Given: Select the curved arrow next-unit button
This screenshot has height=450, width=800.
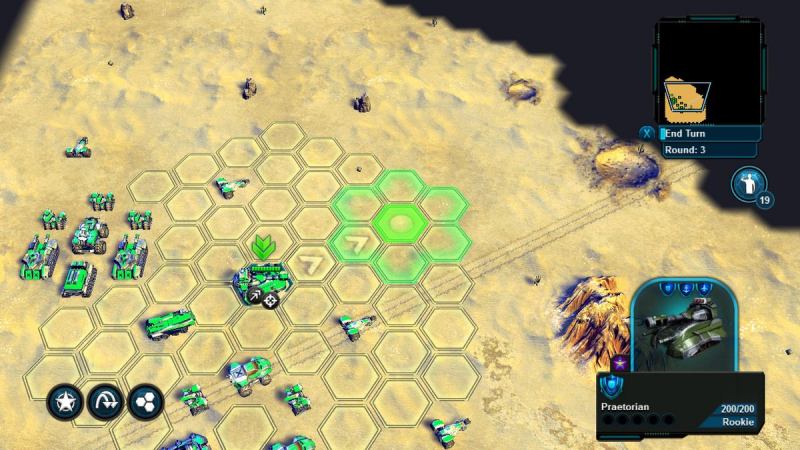Looking at the screenshot, I should [104, 402].
